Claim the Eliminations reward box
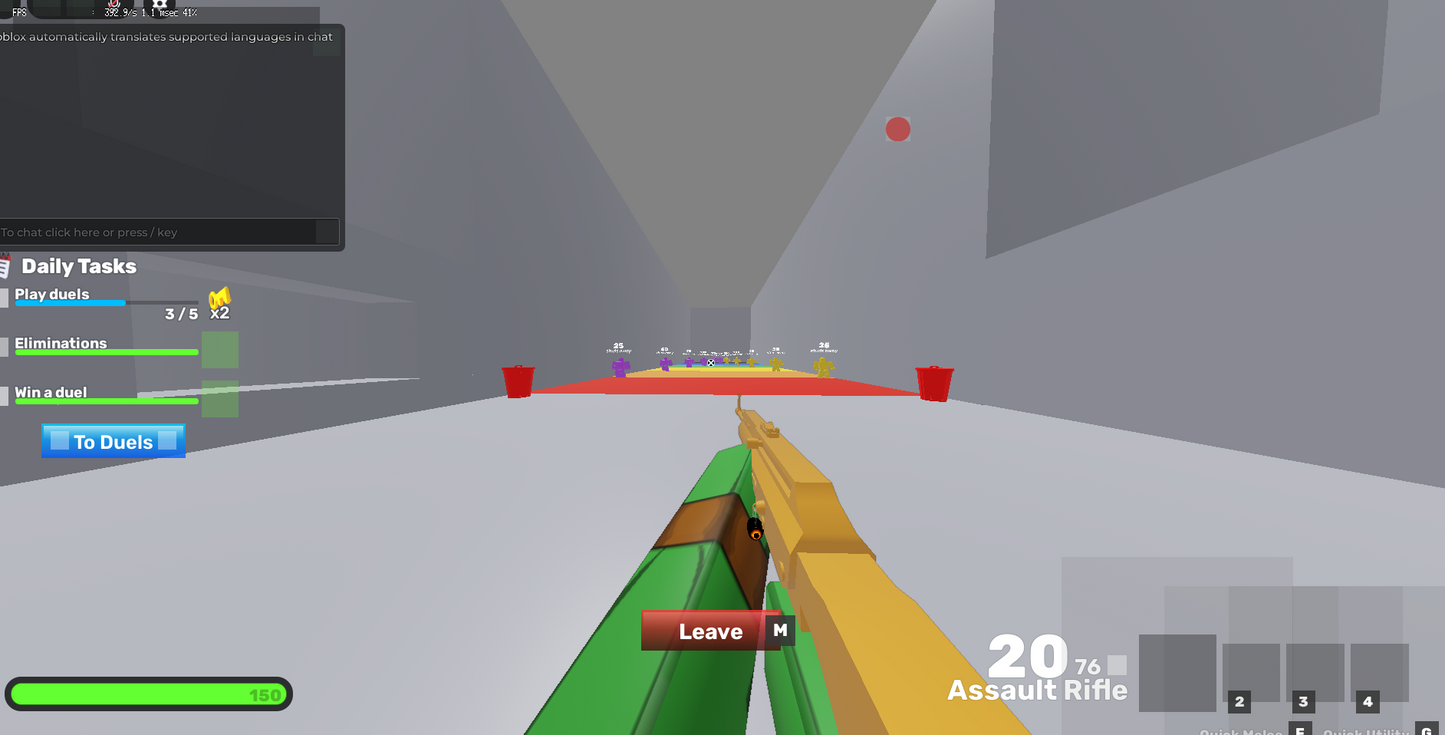This screenshot has width=1445, height=735. pos(220,352)
